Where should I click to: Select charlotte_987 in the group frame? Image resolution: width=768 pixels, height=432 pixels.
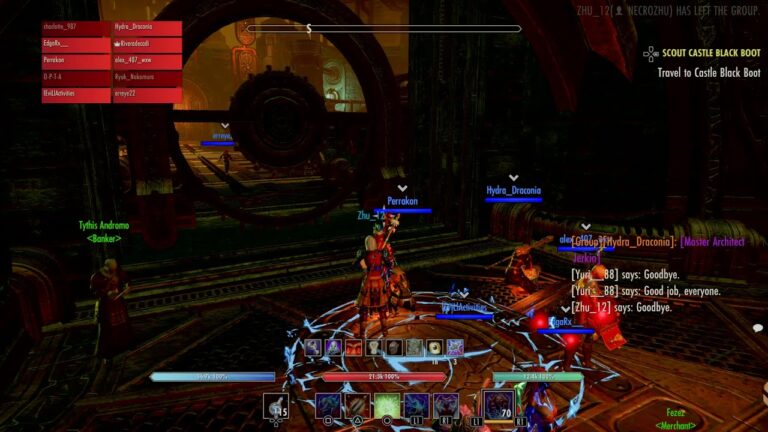pyautogui.click(x=76, y=29)
